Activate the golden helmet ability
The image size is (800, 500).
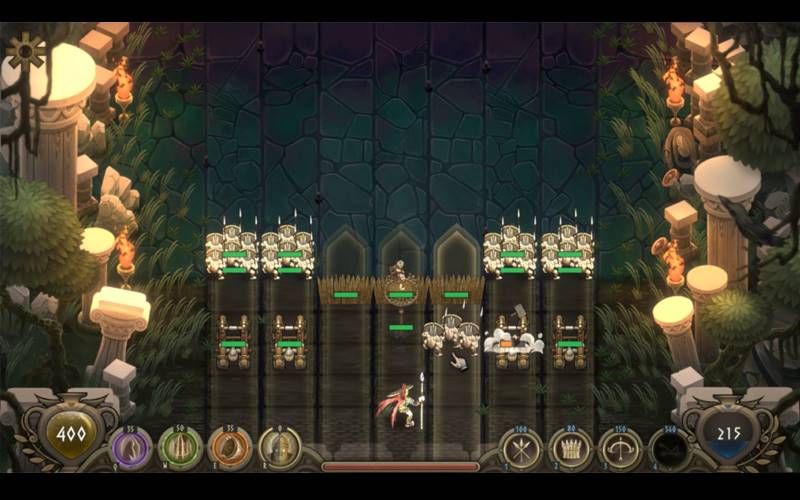280,449
